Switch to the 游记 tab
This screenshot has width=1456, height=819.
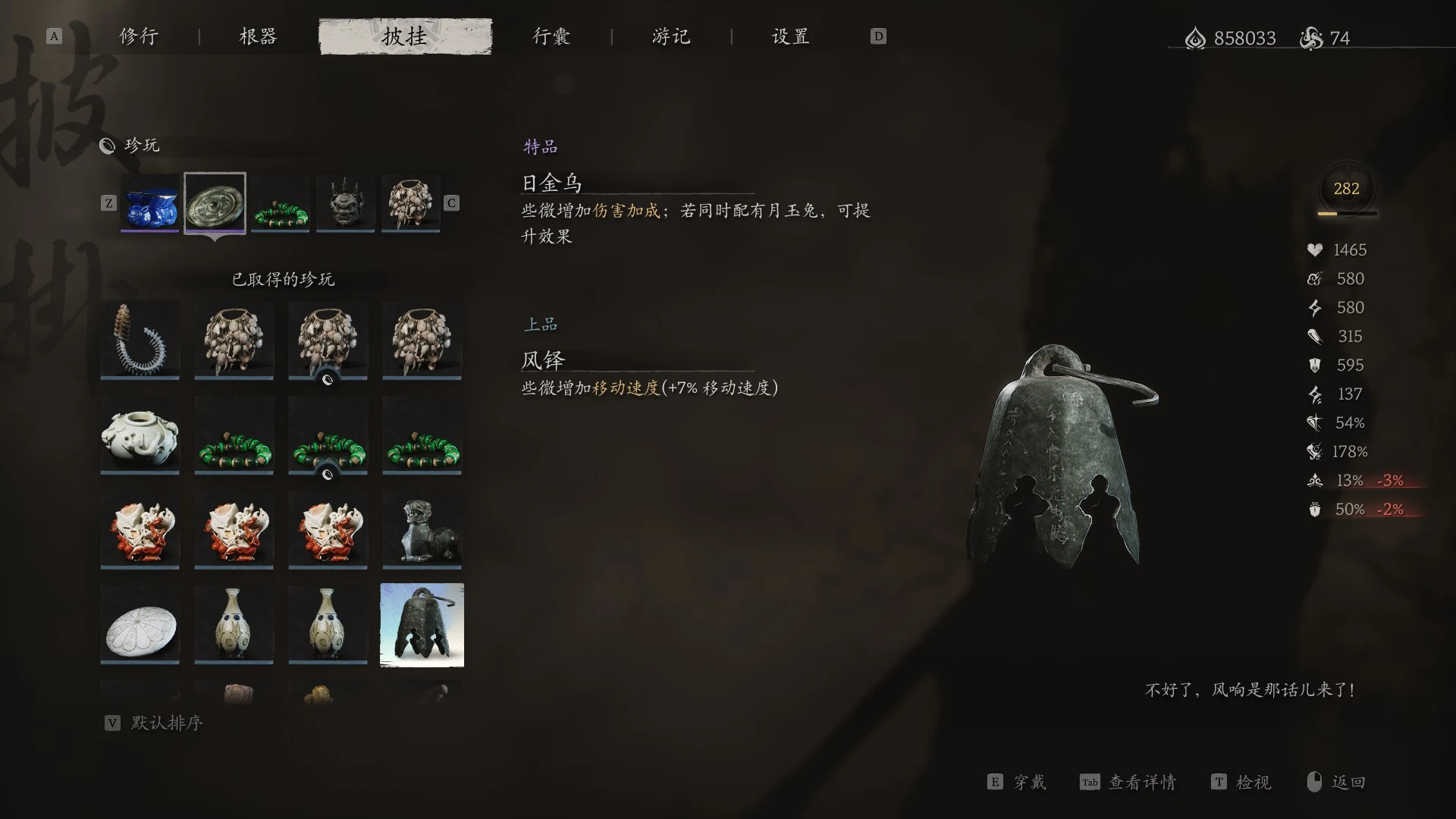pos(670,36)
